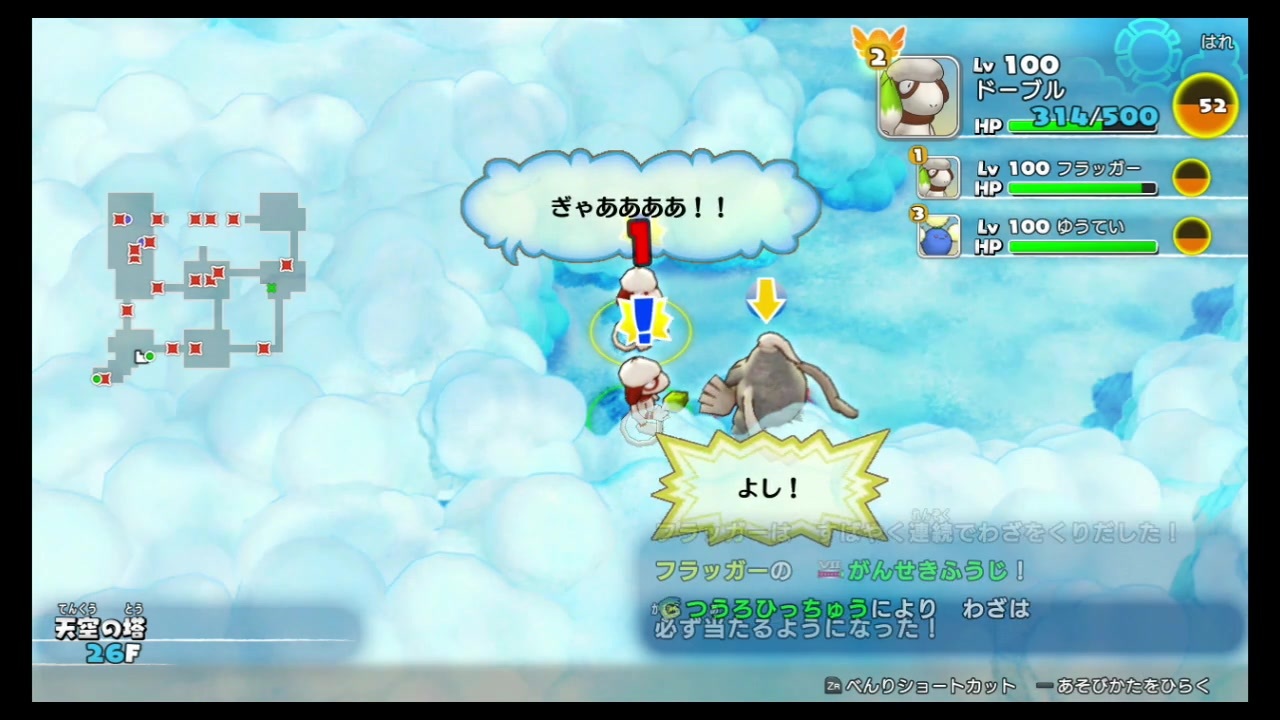Click フラッガー's party member portrait icon
1280x720 pixels.
click(938, 177)
